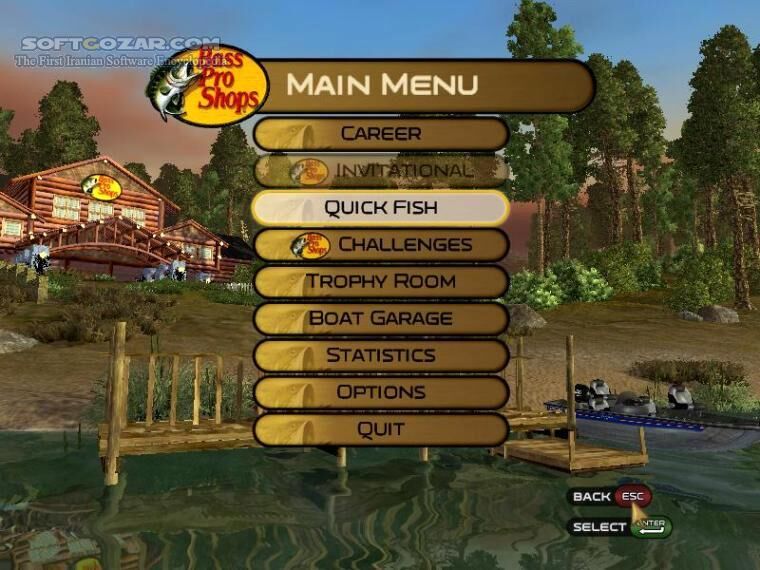View the Statistics screen
Viewport: 760px width, 570px height.
pyautogui.click(x=381, y=356)
